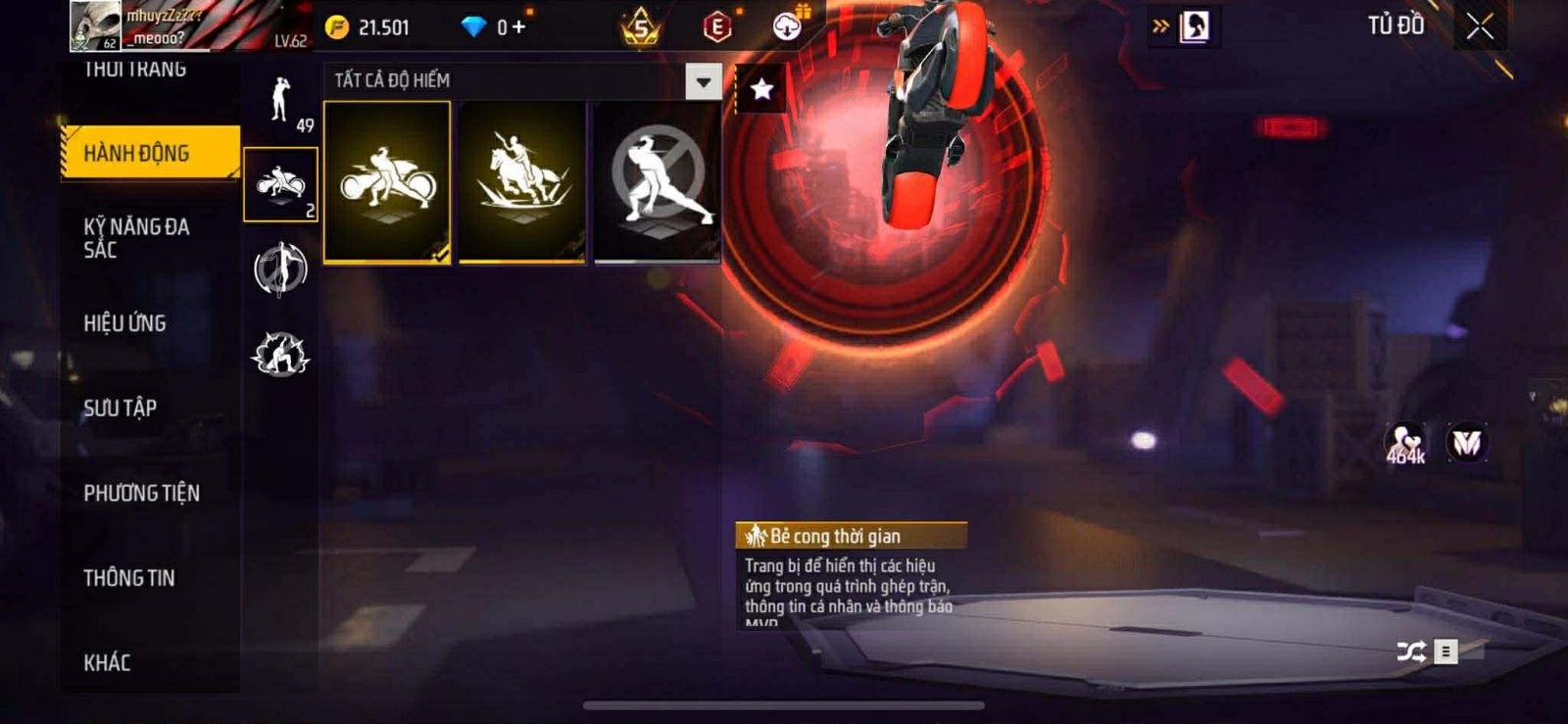Click the shuffle random icon

[x=1411, y=652]
